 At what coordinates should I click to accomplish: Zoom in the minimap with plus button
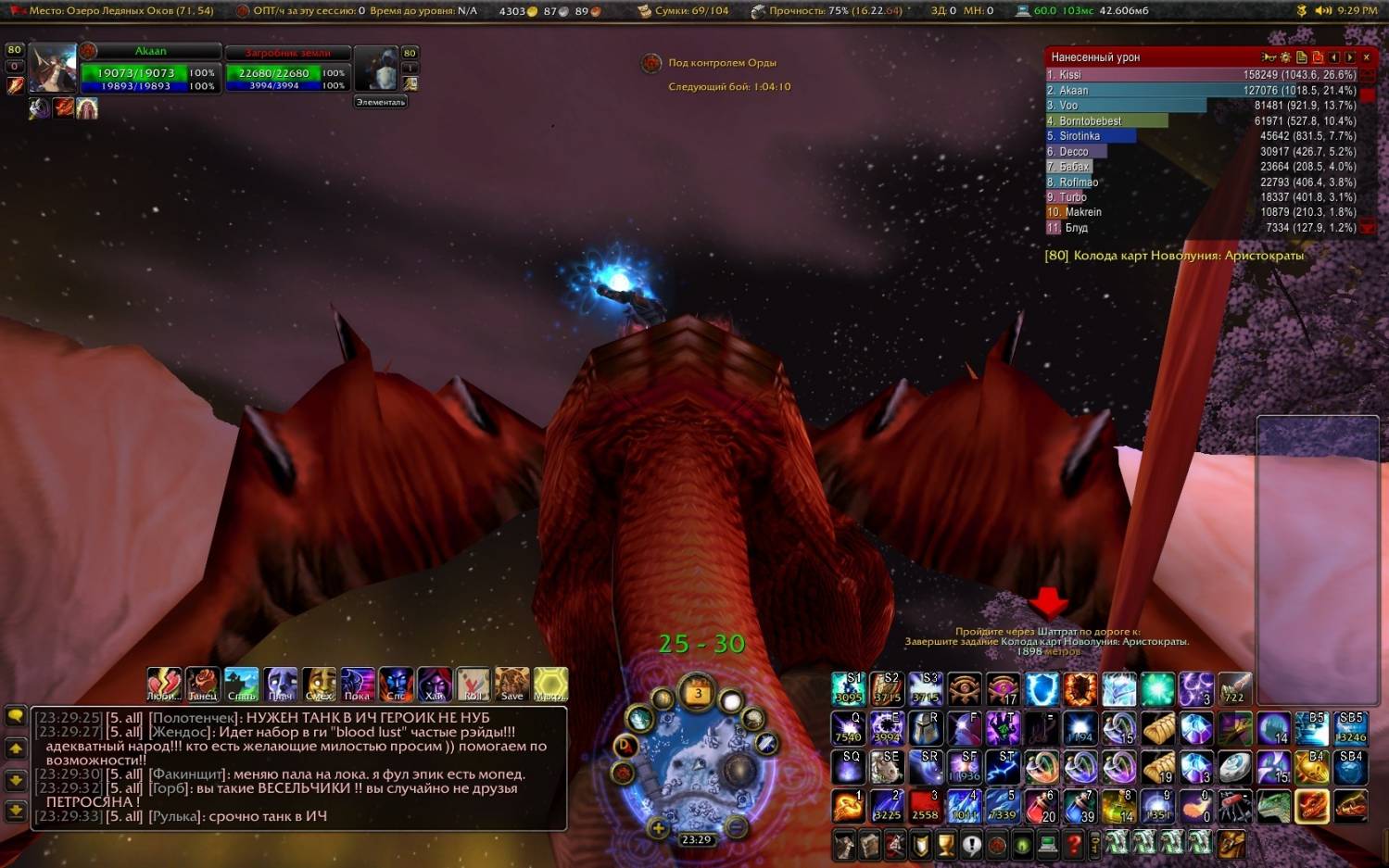658,827
